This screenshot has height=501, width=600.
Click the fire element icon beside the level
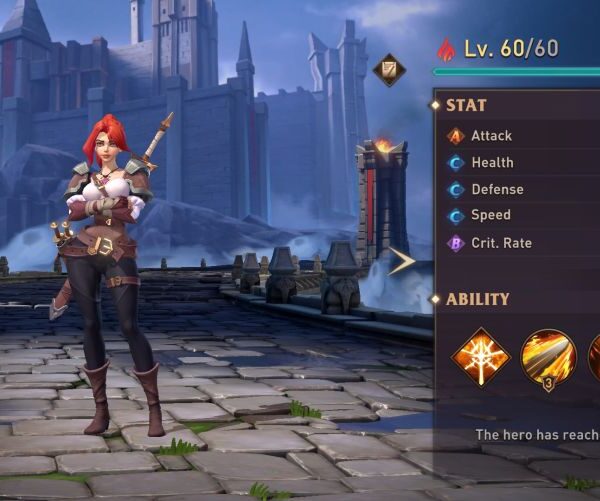446,48
